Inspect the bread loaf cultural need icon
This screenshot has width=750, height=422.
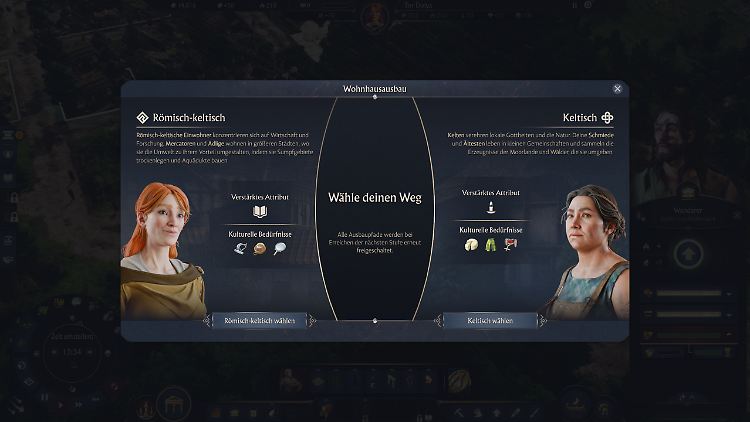[x=260, y=249]
